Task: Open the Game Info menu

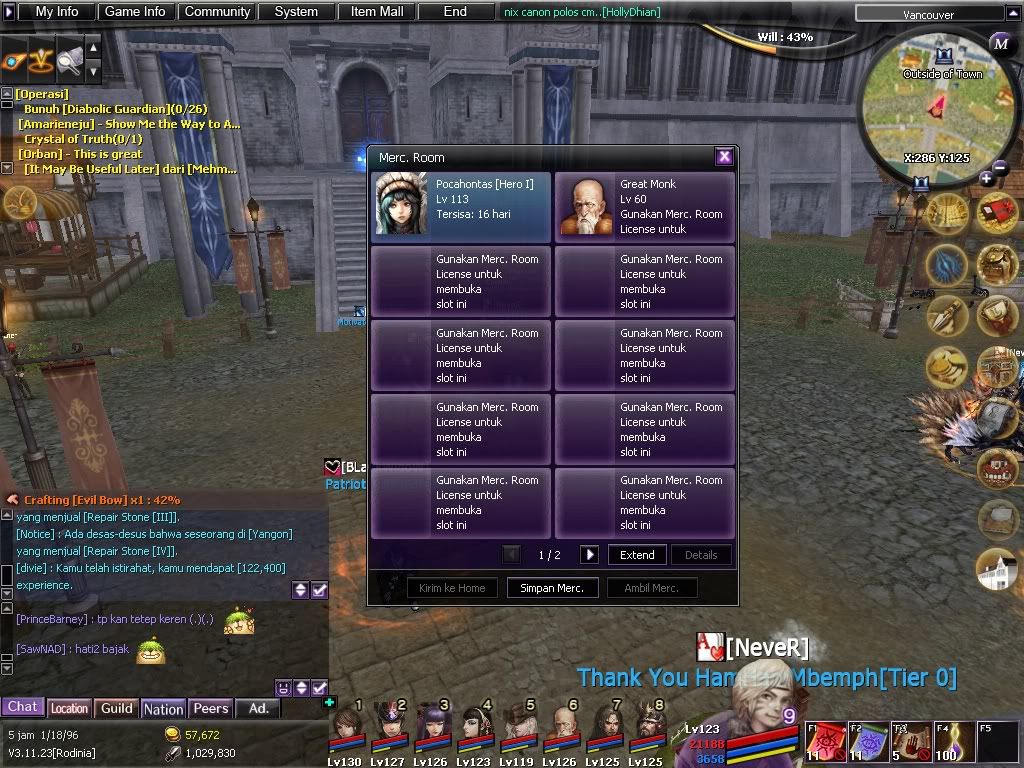Action: point(135,12)
